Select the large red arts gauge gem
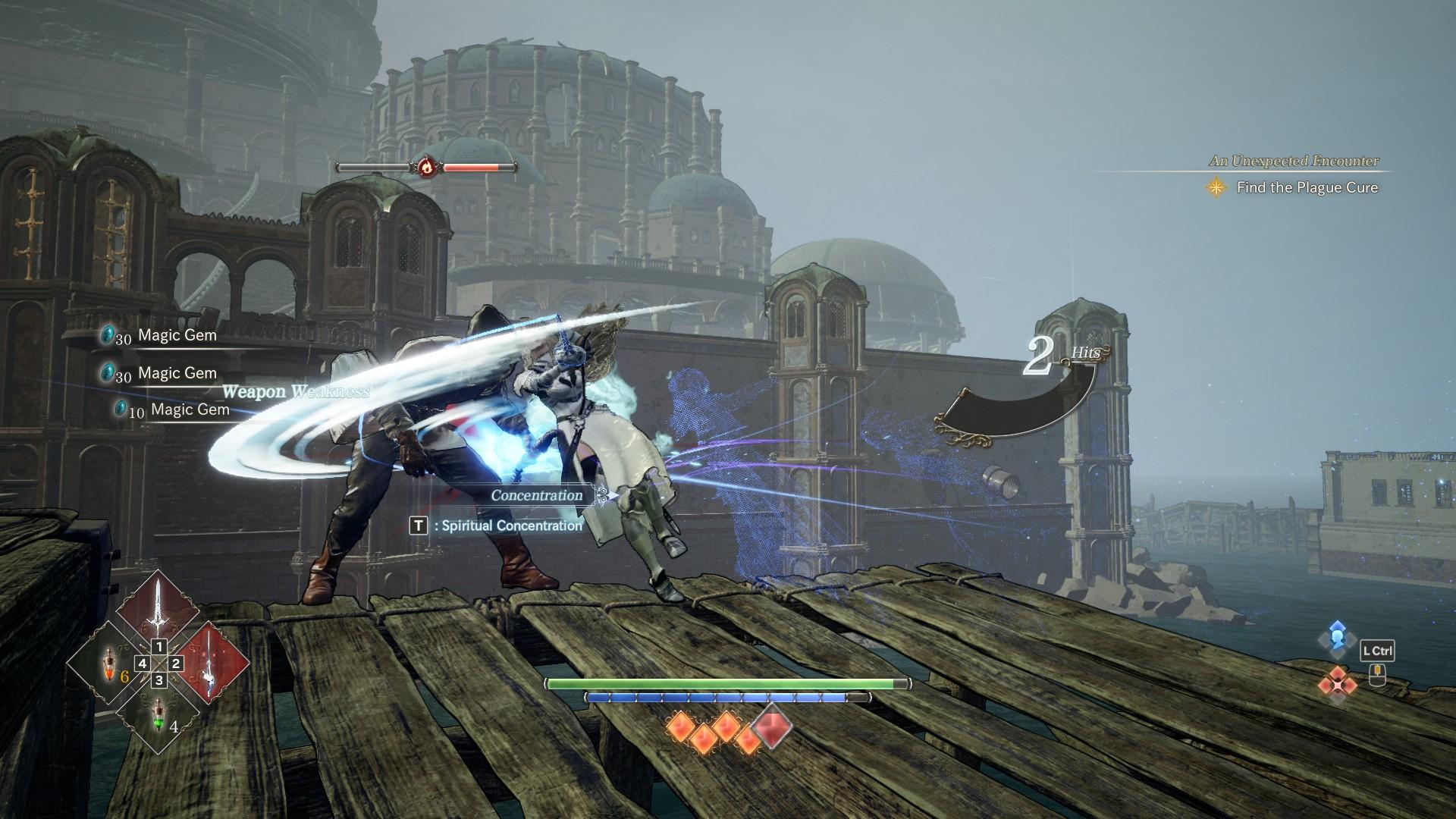Viewport: 1456px width, 819px height. pos(773,724)
